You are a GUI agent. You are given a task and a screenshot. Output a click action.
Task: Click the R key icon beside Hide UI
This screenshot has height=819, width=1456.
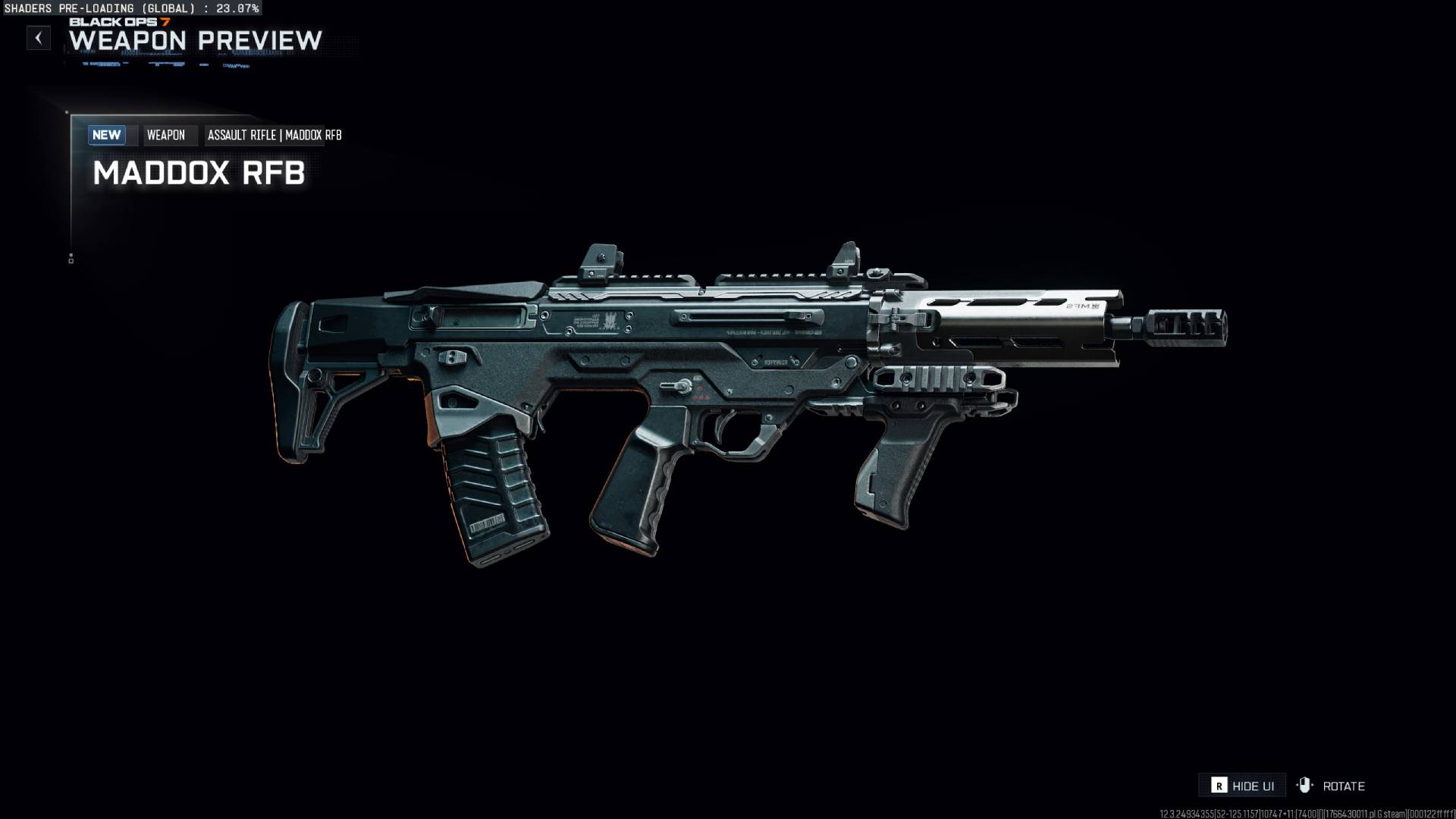(x=1221, y=786)
